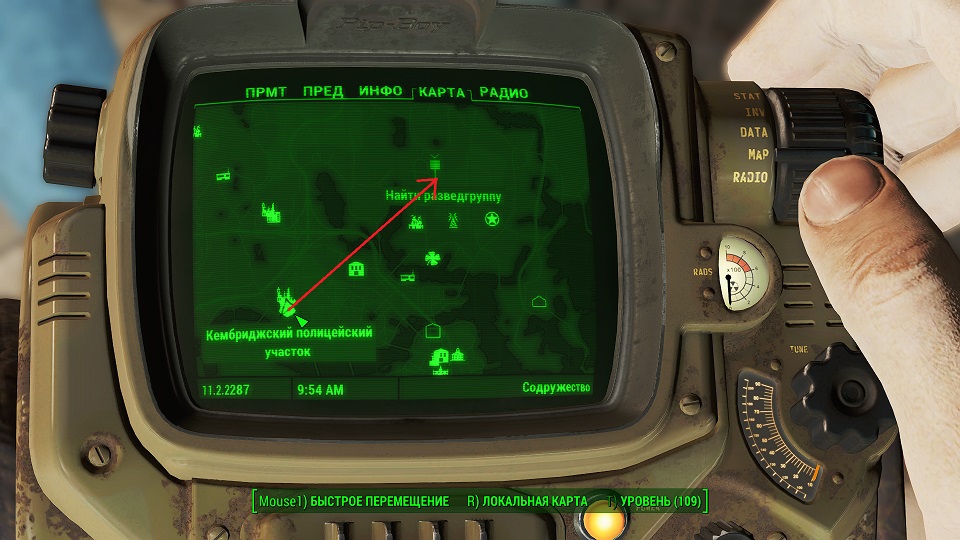This screenshot has width=960, height=540.
Task: Open the РАДИО tab
Action: pos(504,93)
